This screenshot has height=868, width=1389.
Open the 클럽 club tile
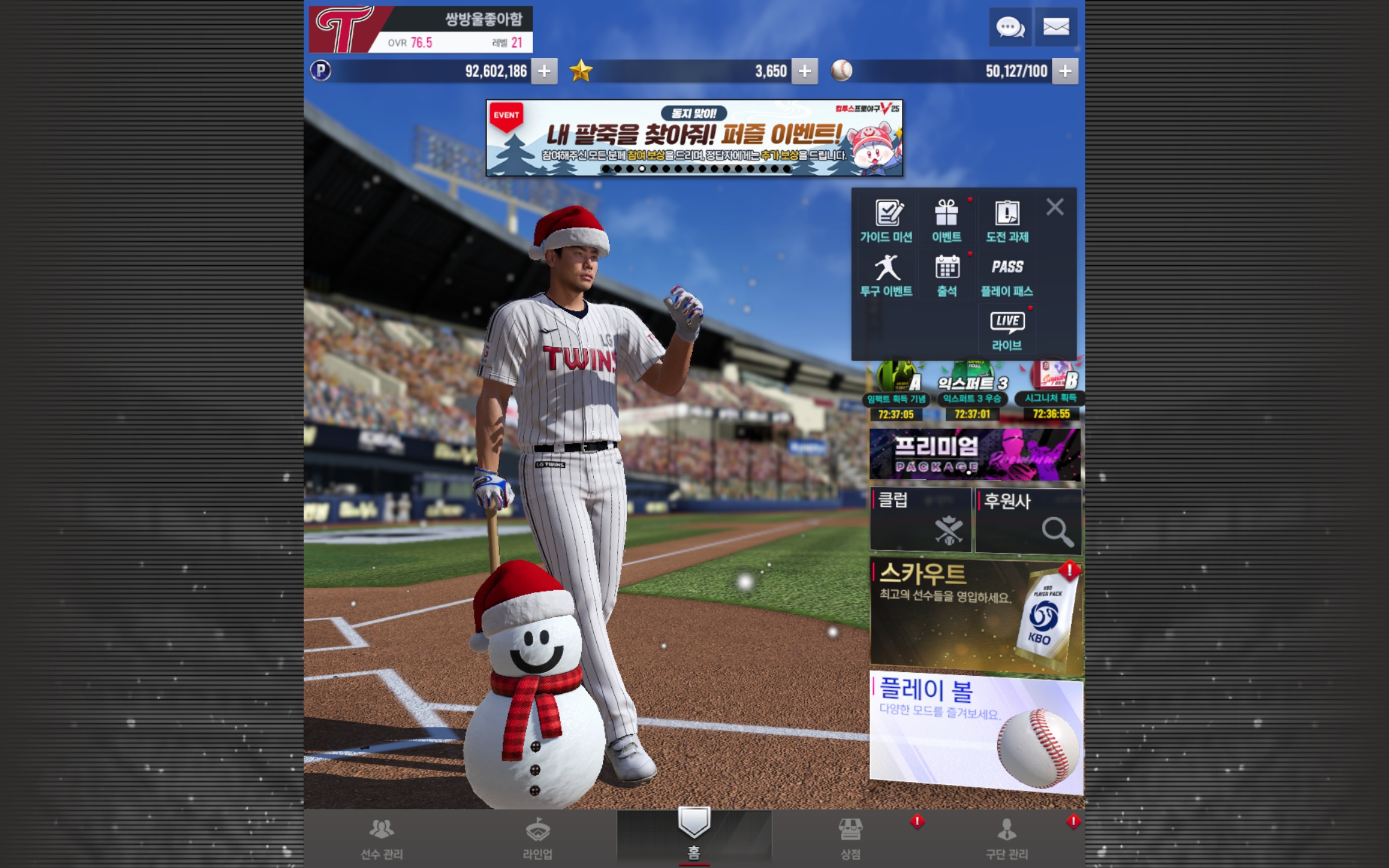920,520
